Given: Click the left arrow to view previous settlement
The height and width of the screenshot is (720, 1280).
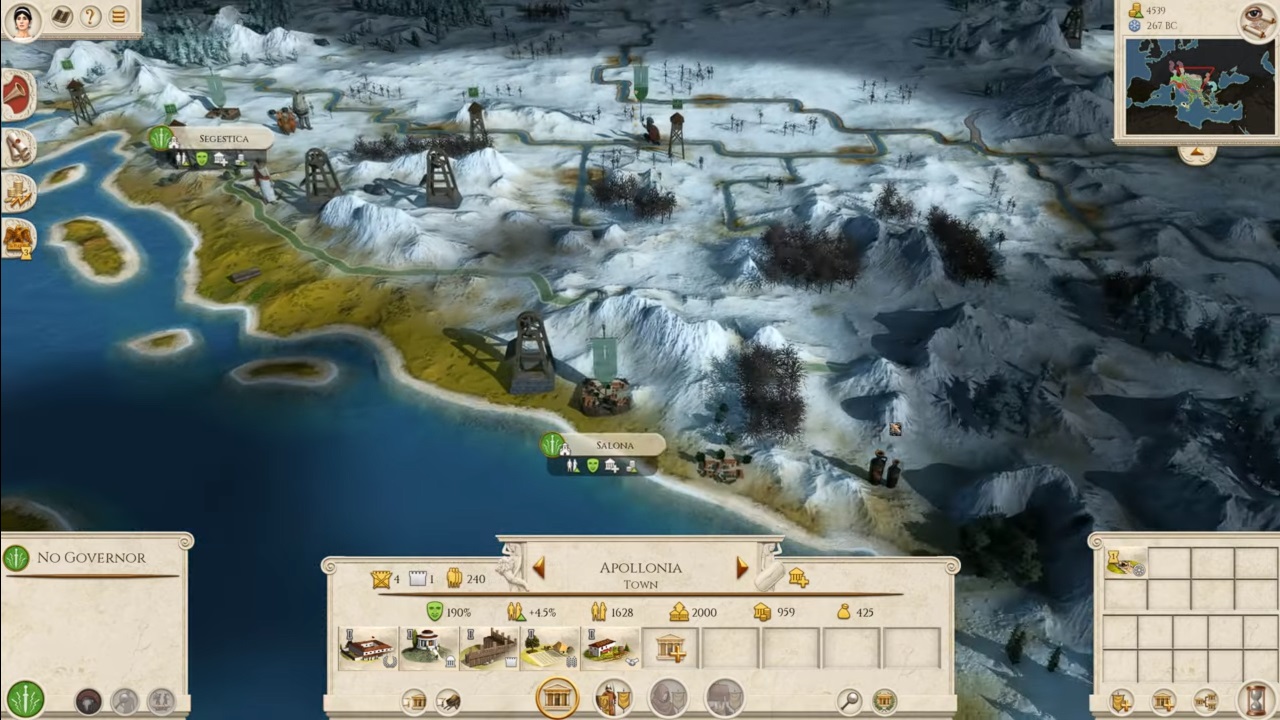Looking at the screenshot, I should pos(538,568).
